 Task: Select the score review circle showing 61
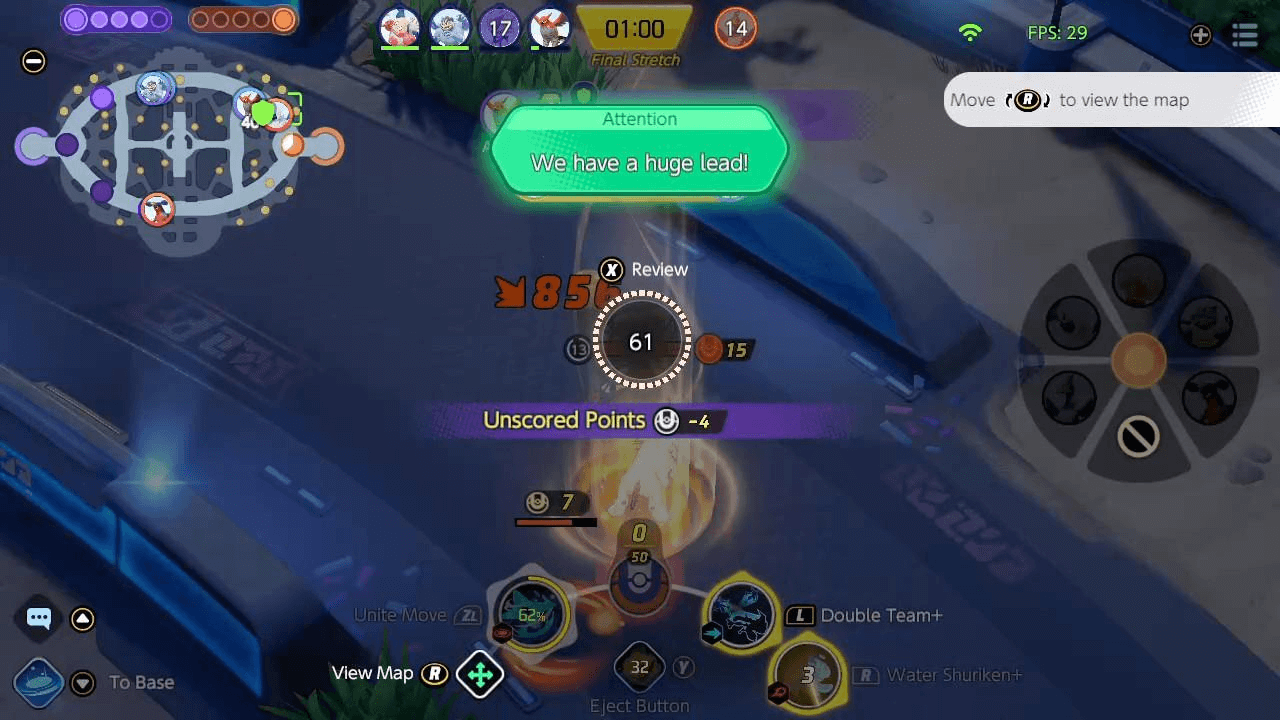[x=641, y=342]
